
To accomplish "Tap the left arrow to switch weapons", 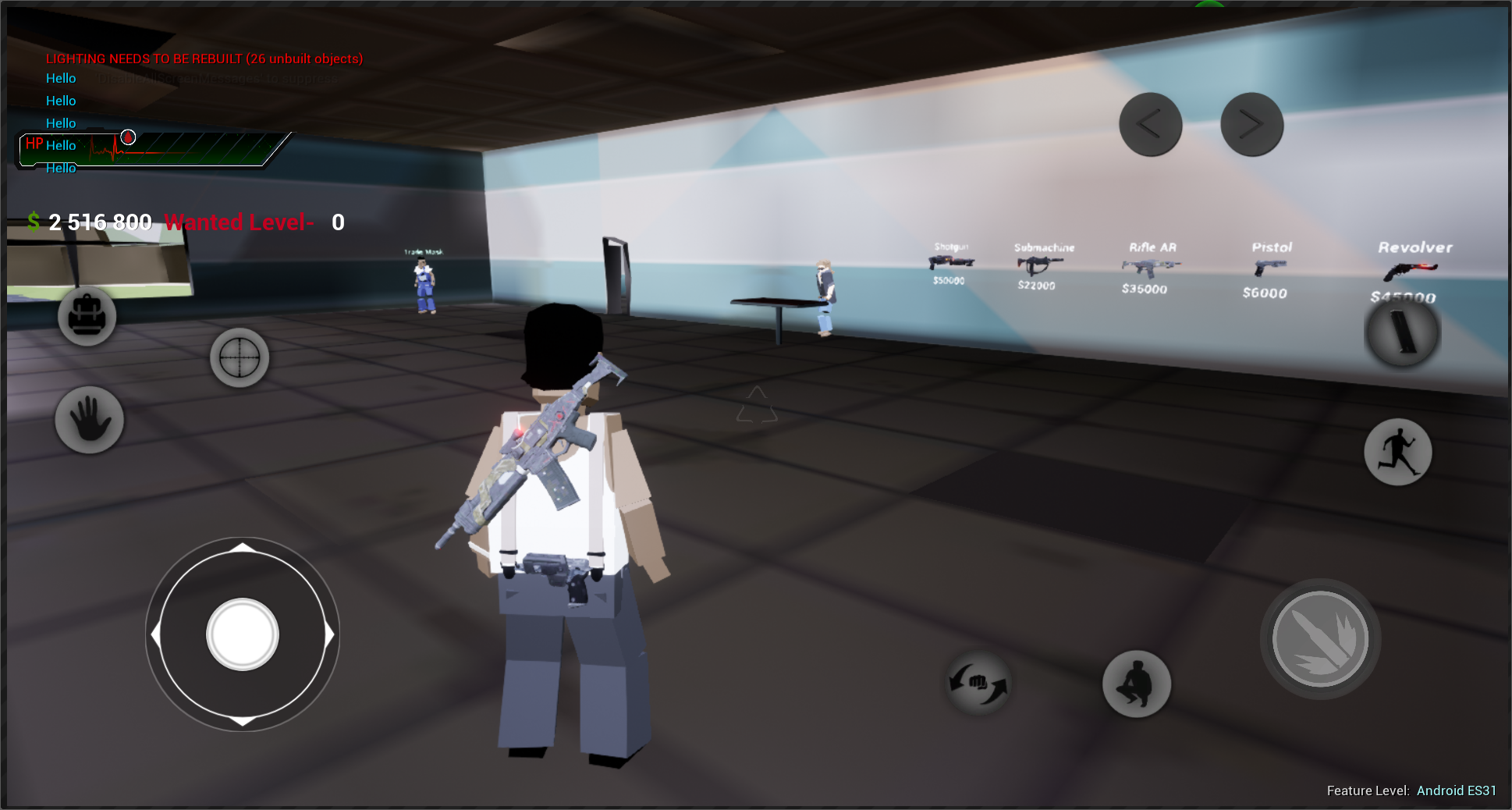I will pos(1149,124).
